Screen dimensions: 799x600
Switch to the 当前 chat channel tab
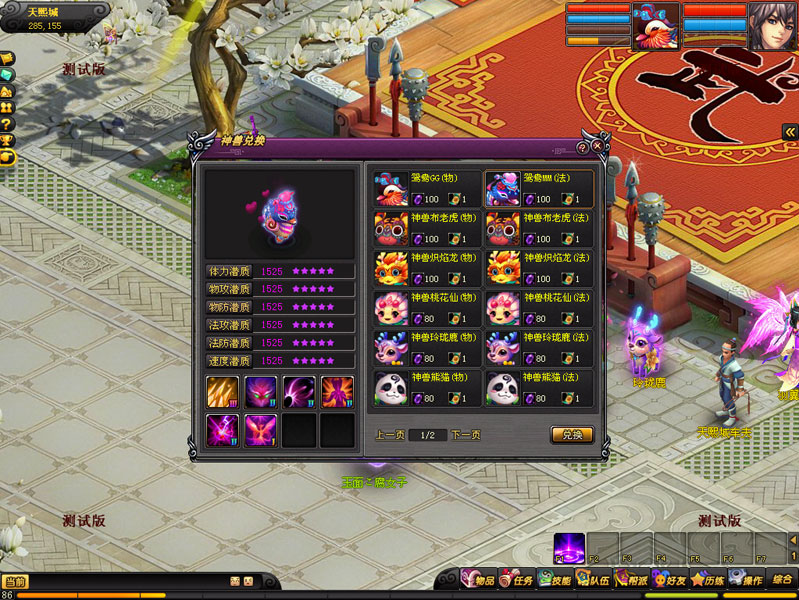pos(15,581)
